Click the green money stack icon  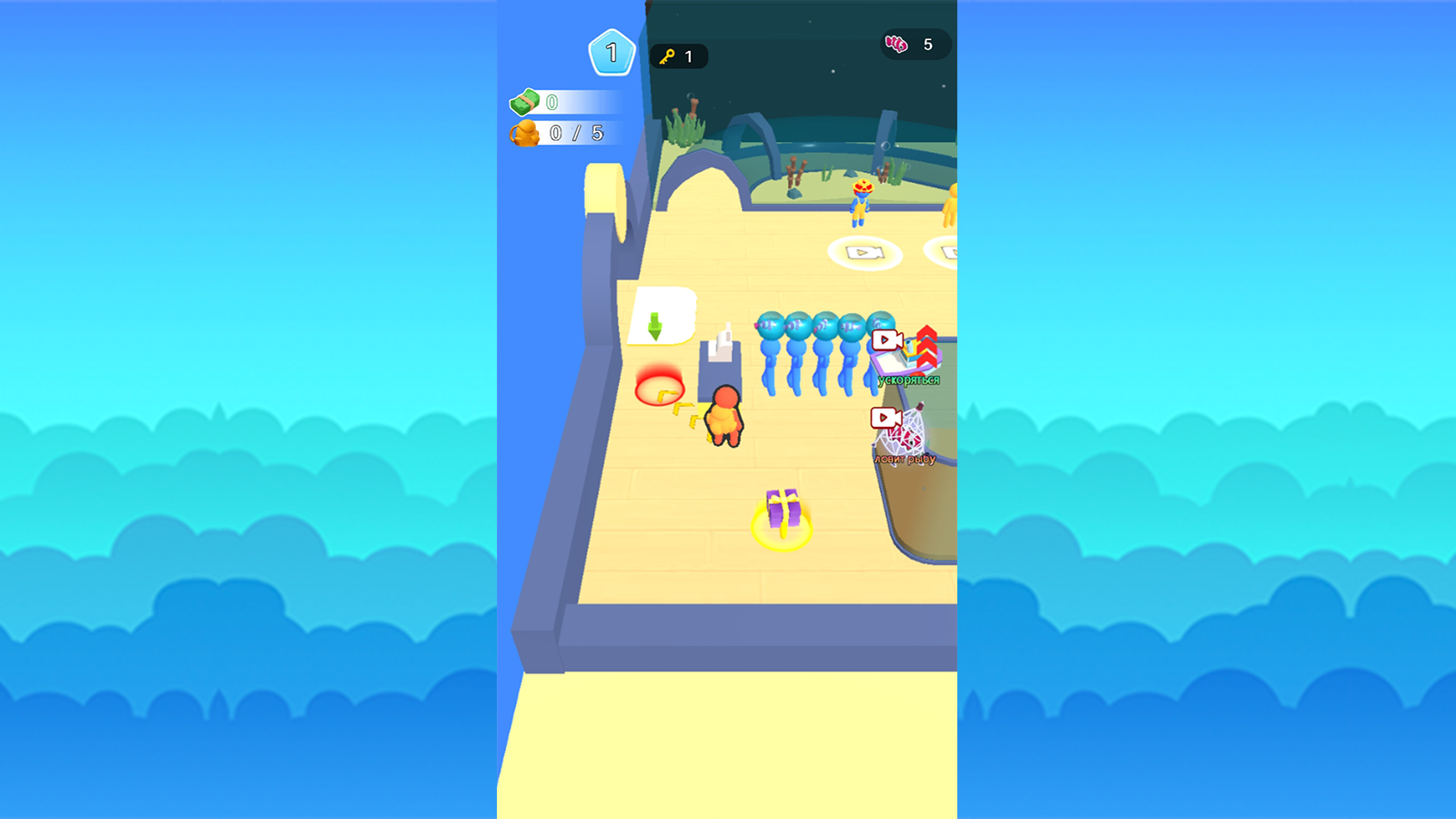(525, 103)
